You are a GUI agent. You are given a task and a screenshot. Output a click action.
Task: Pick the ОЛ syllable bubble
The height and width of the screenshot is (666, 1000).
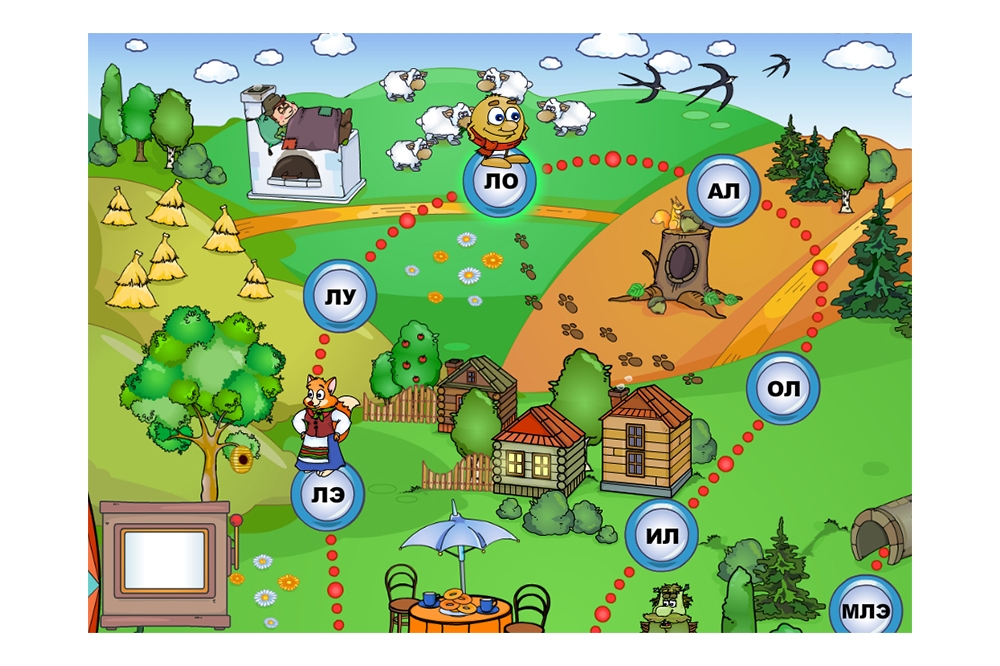pos(783,388)
